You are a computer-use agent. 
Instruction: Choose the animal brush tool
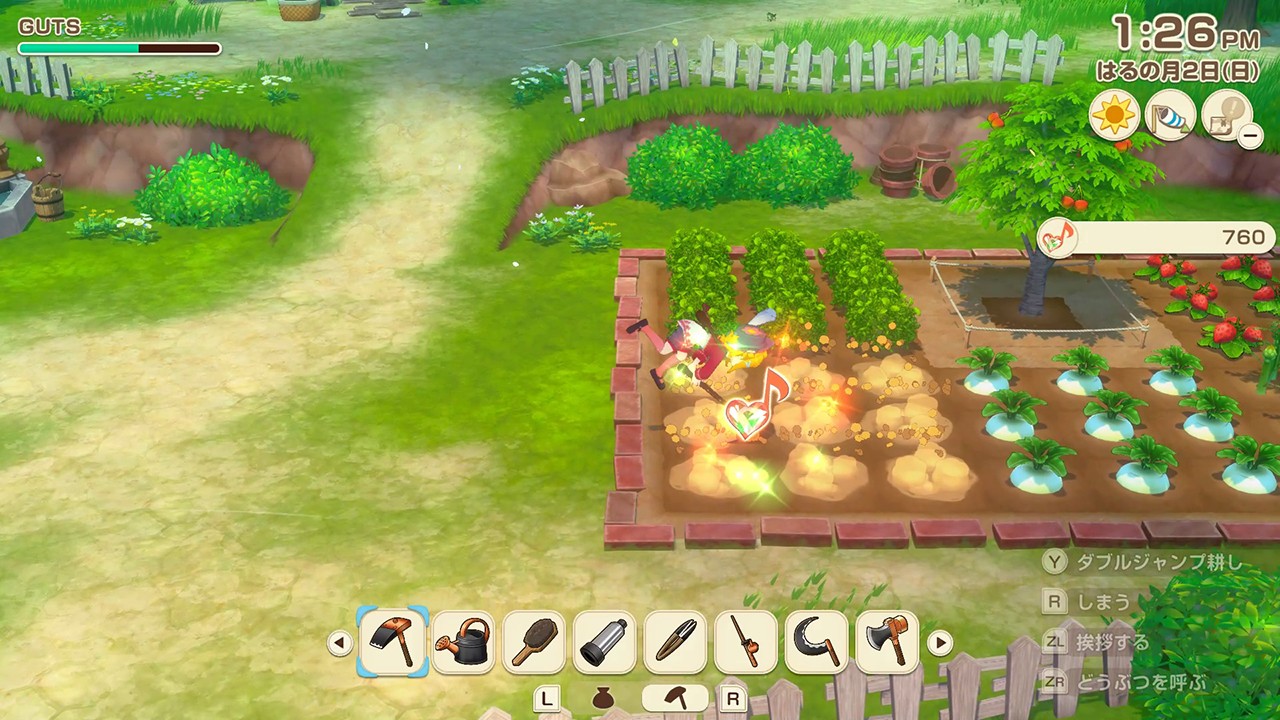tap(534, 641)
